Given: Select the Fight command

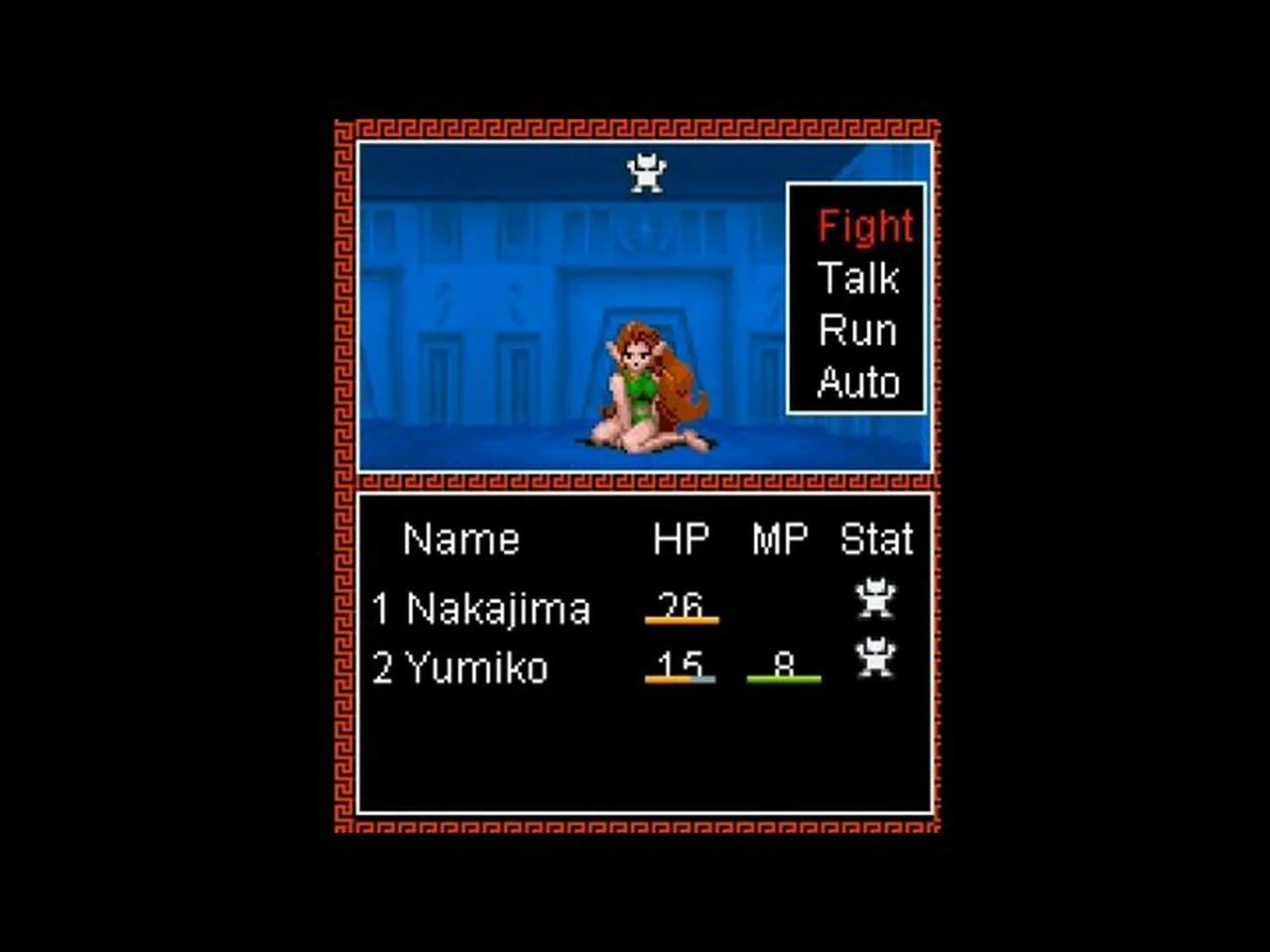Looking at the screenshot, I should click(864, 226).
